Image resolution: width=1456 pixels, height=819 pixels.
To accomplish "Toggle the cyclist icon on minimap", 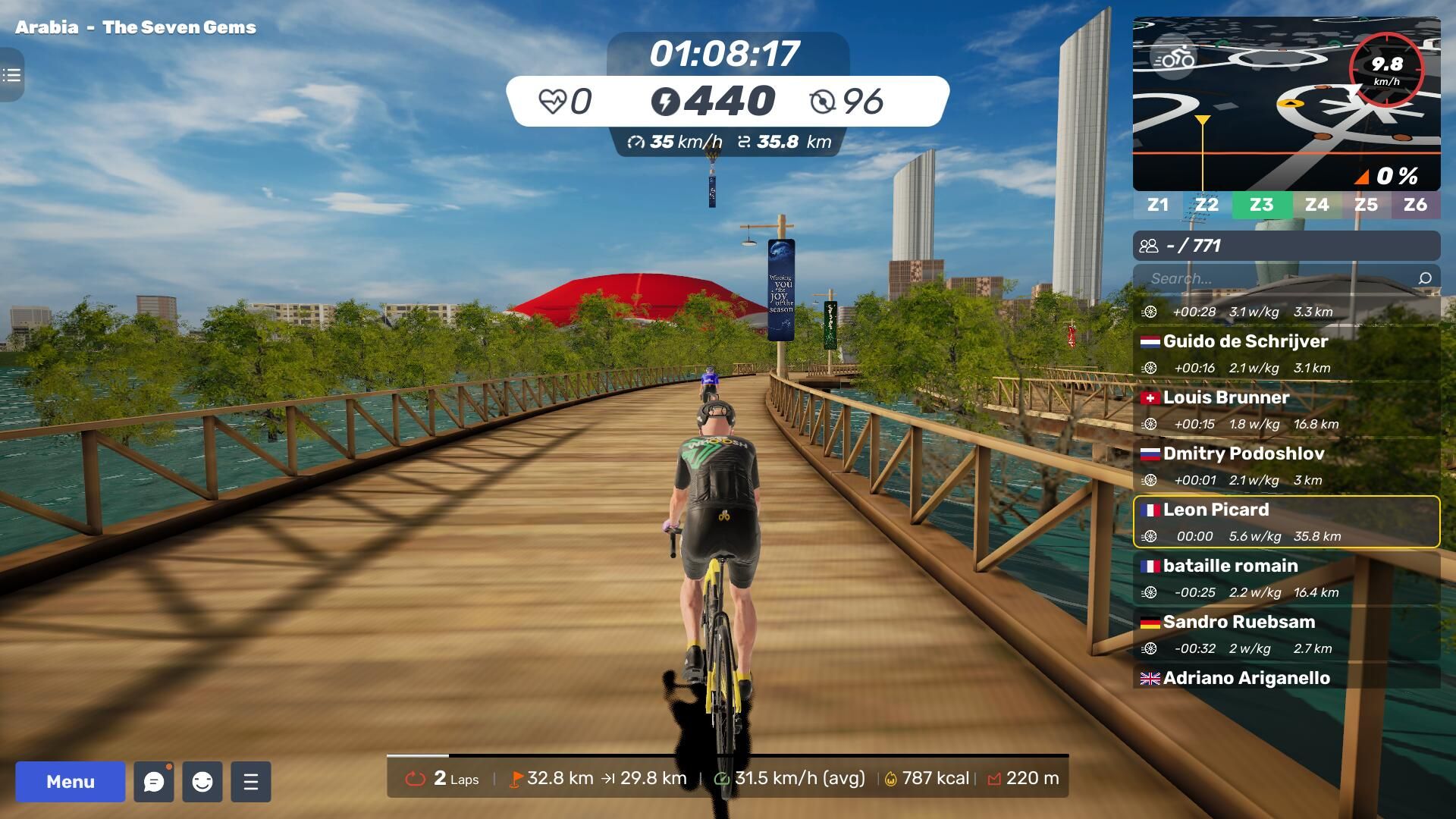I will pos(1173,57).
